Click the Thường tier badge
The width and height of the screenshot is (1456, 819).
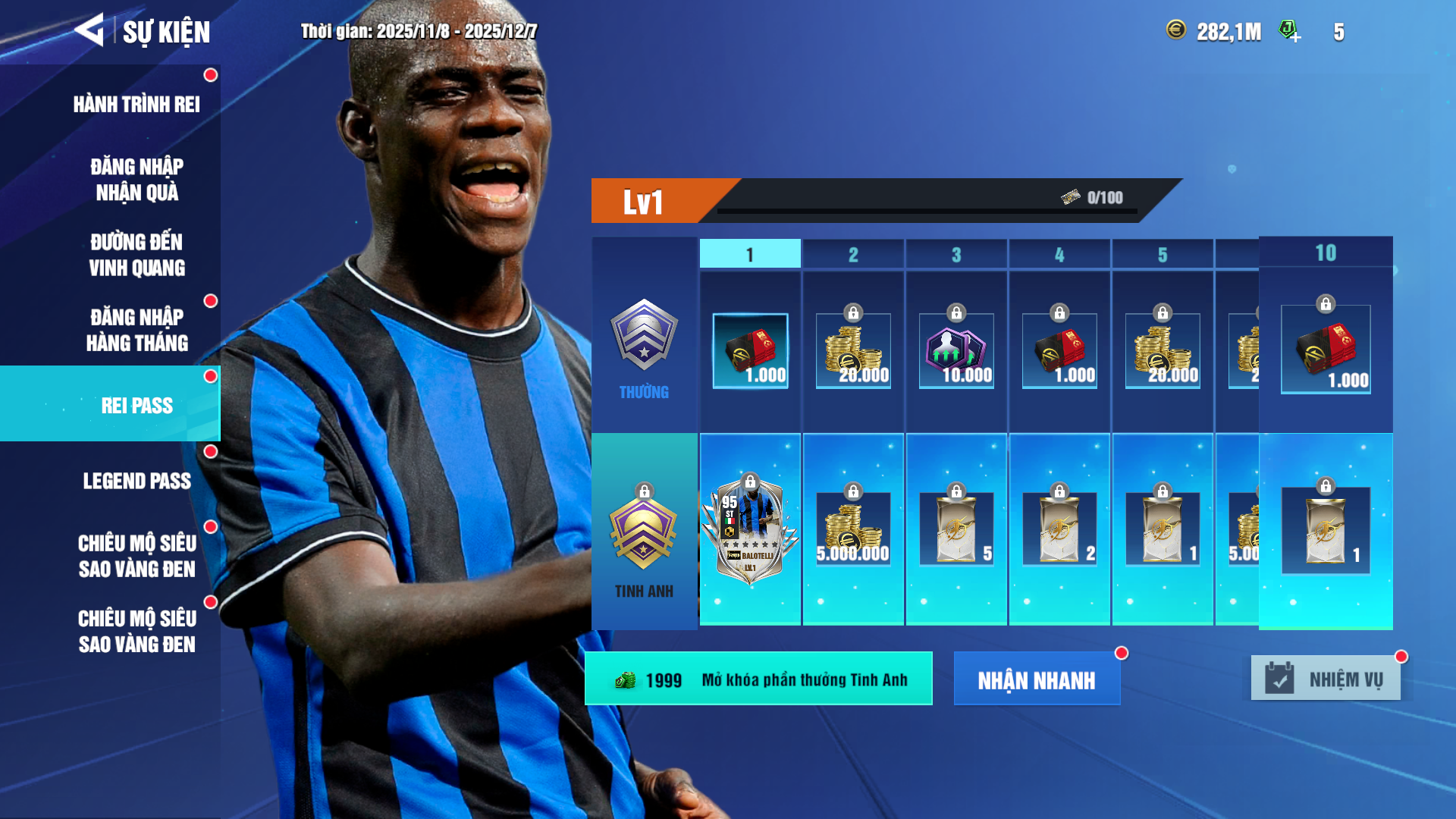[x=644, y=335]
